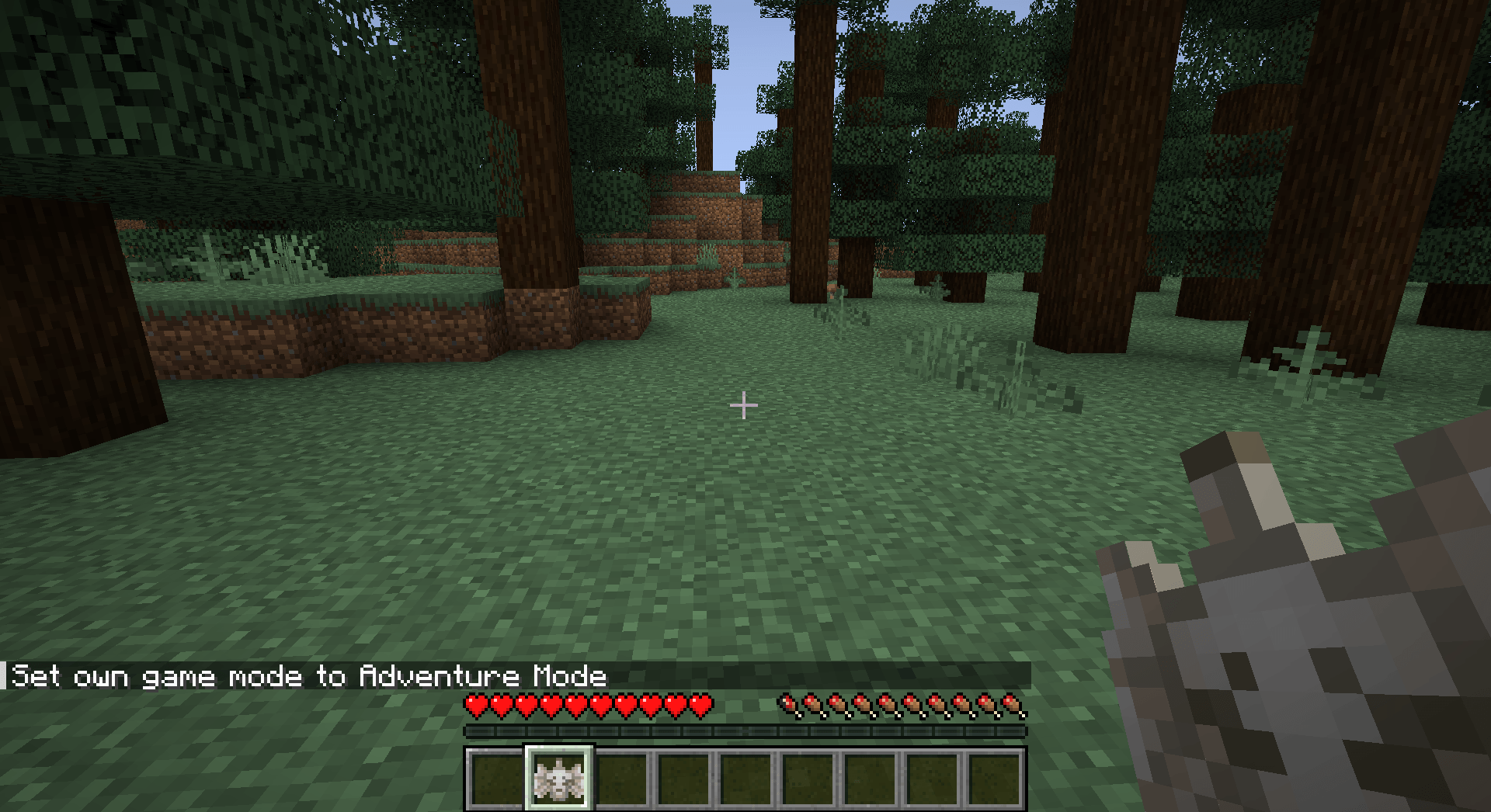
Task: Click the crosshair at screen center
Action: pos(743,404)
